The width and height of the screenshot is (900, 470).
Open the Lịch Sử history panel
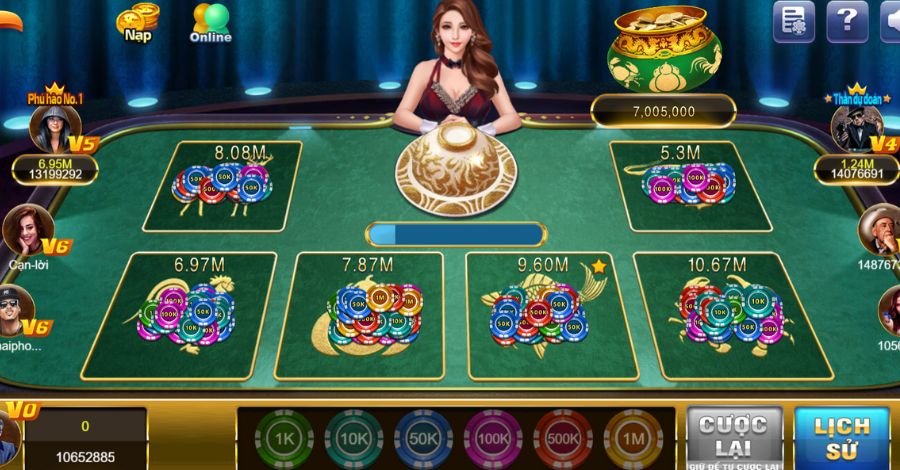pos(841,436)
